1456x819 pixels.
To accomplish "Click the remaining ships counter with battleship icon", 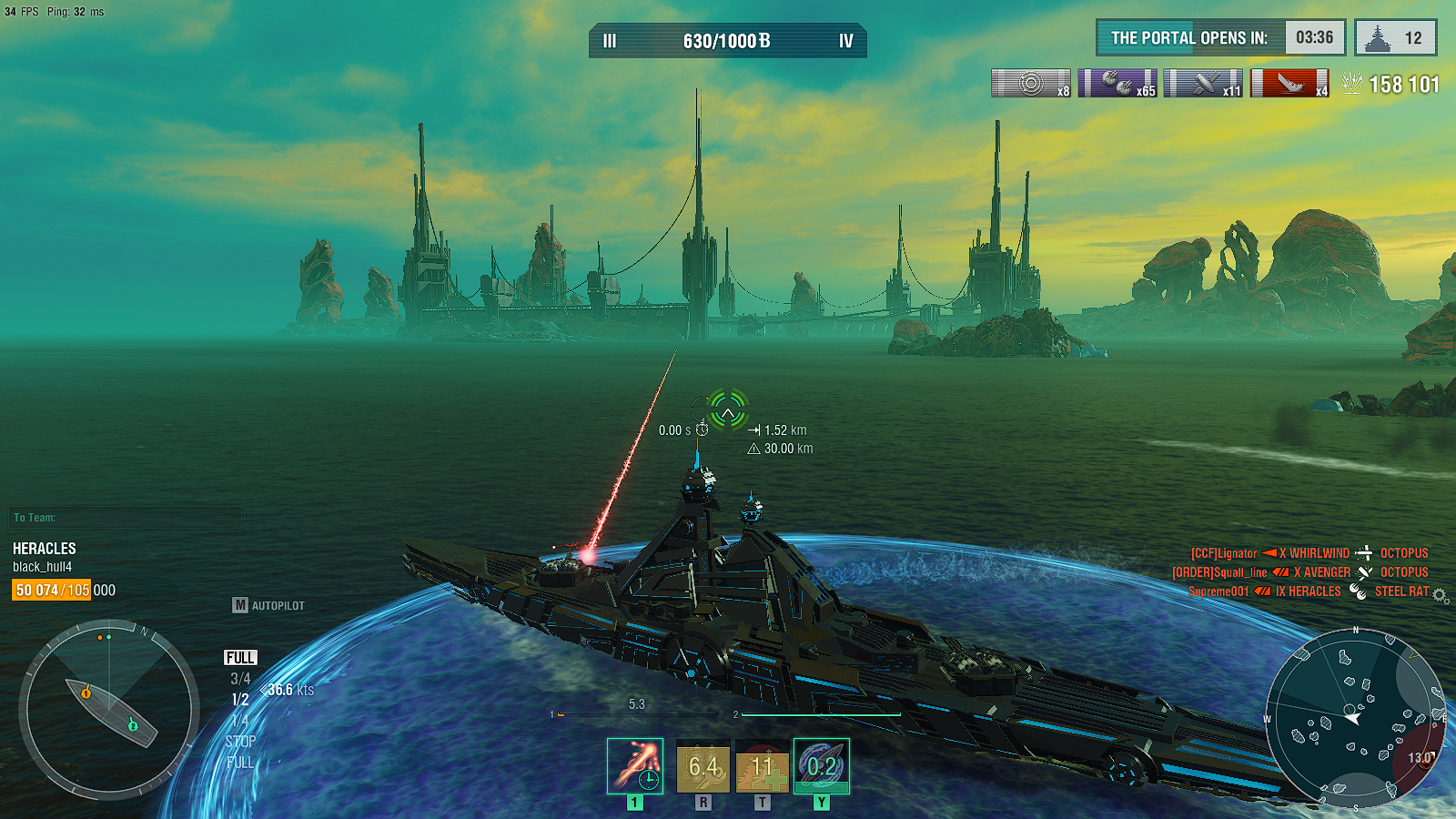I will click(x=1396, y=38).
